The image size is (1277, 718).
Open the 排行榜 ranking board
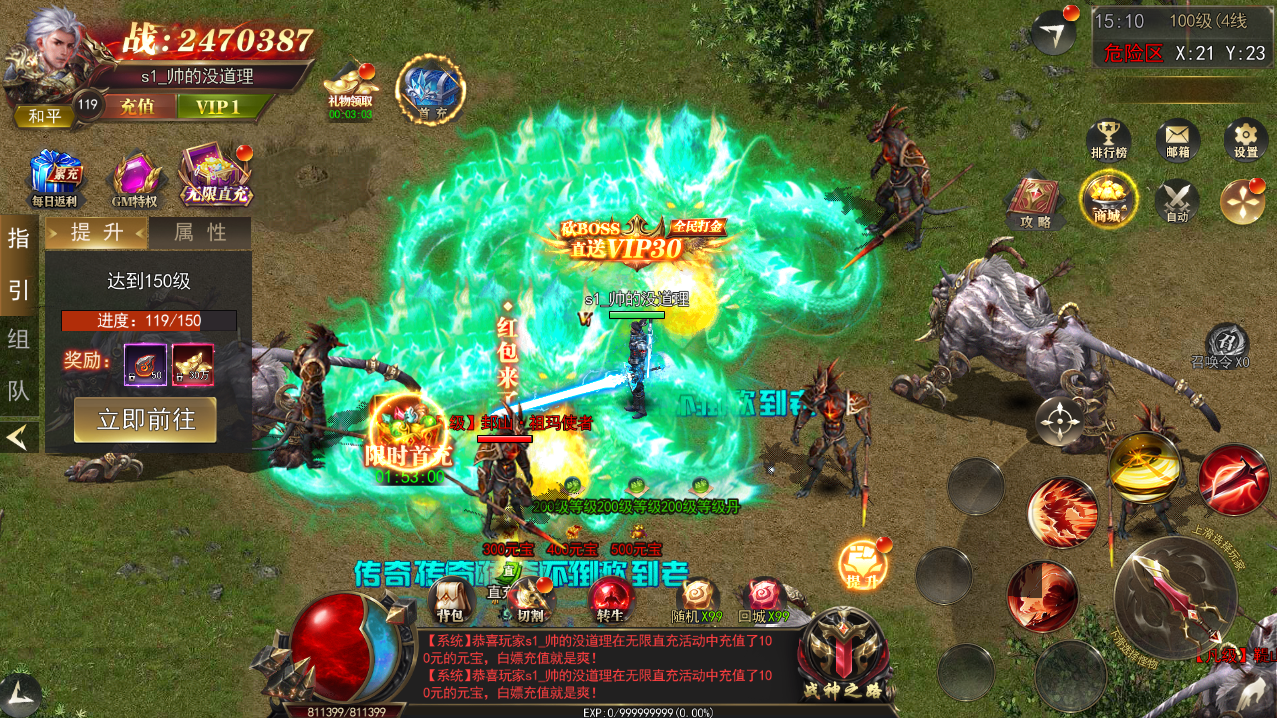click(1108, 140)
